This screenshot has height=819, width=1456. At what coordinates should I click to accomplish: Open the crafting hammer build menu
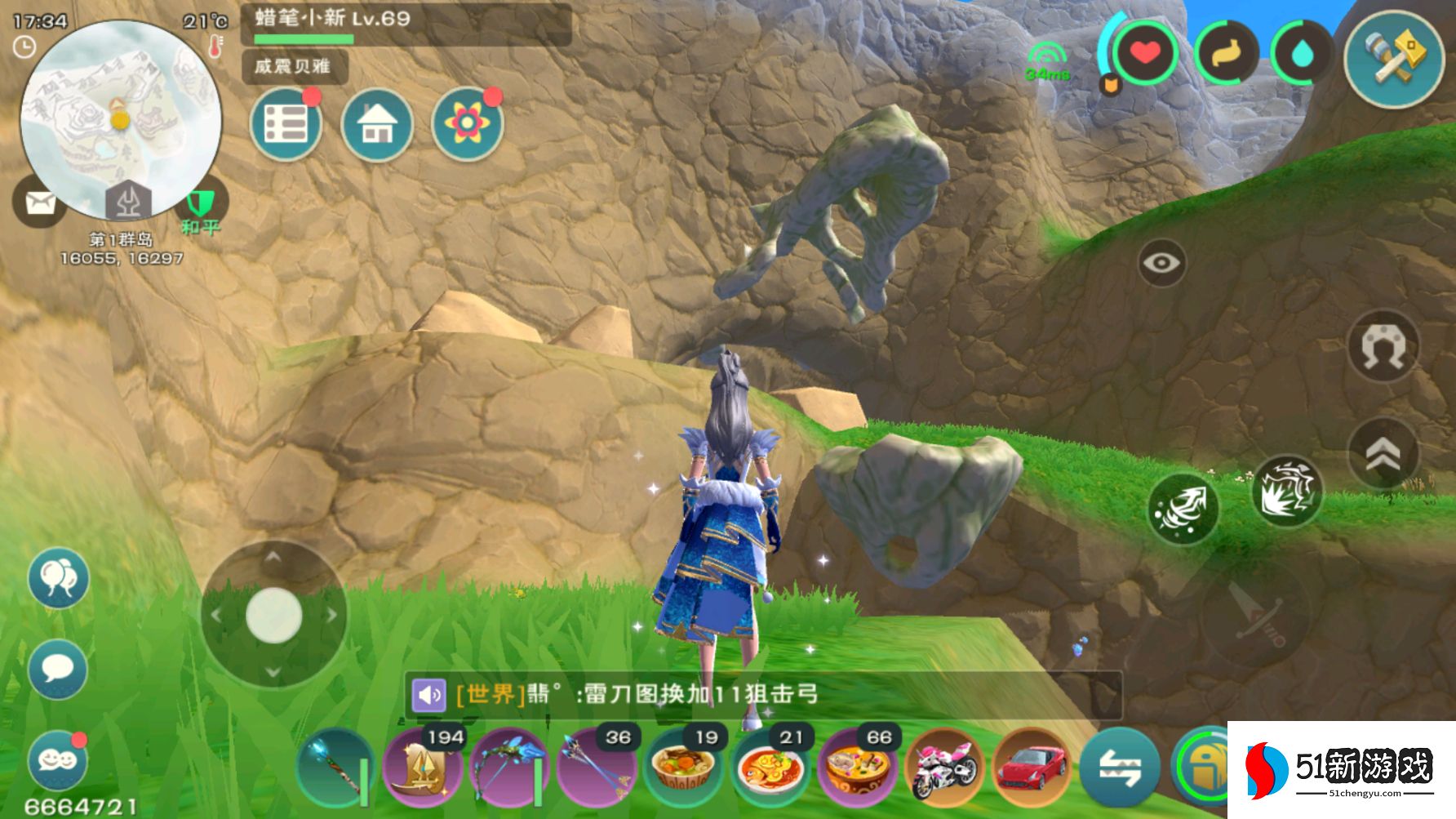[1394, 56]
